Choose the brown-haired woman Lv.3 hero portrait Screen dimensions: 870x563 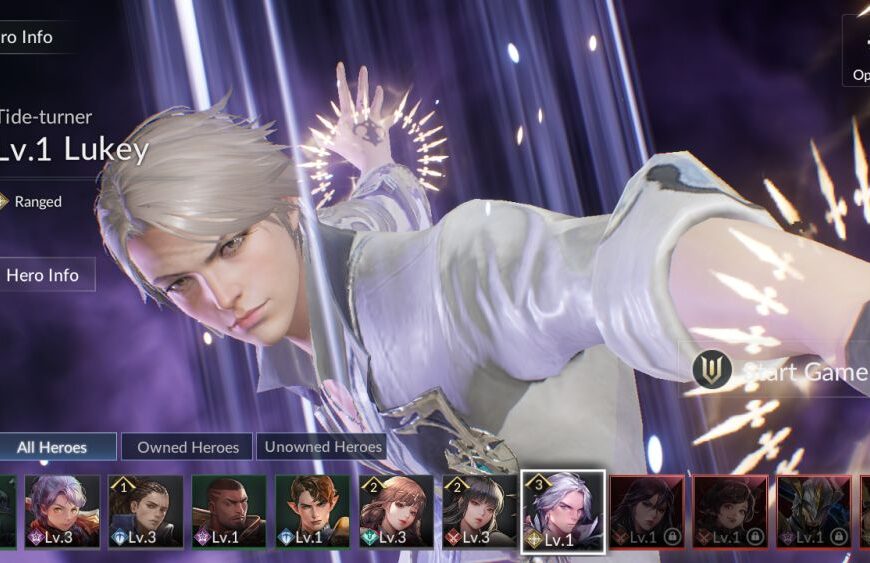(397, 511)
